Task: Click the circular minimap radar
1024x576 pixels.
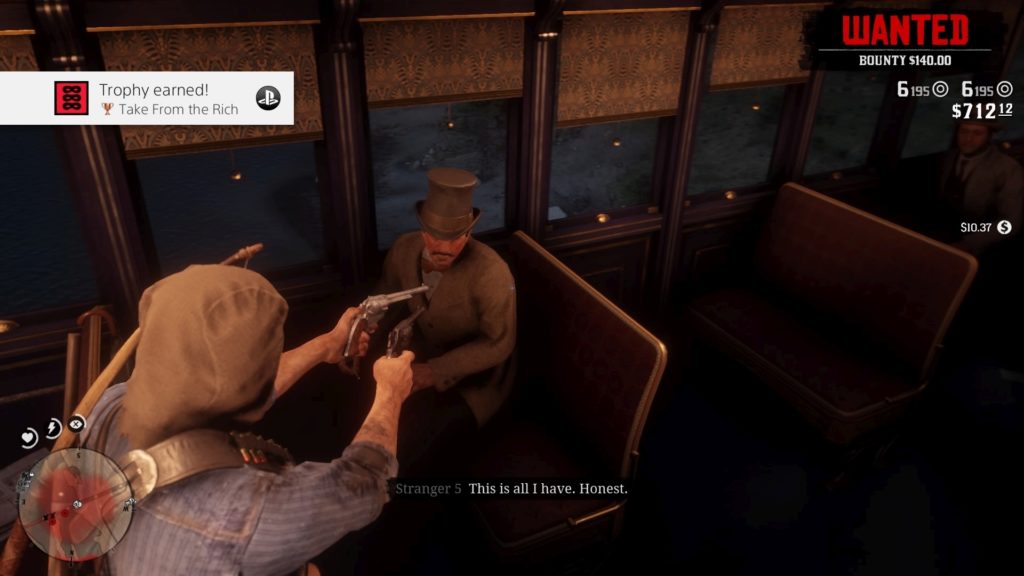Action: click(x=74, y=502)
